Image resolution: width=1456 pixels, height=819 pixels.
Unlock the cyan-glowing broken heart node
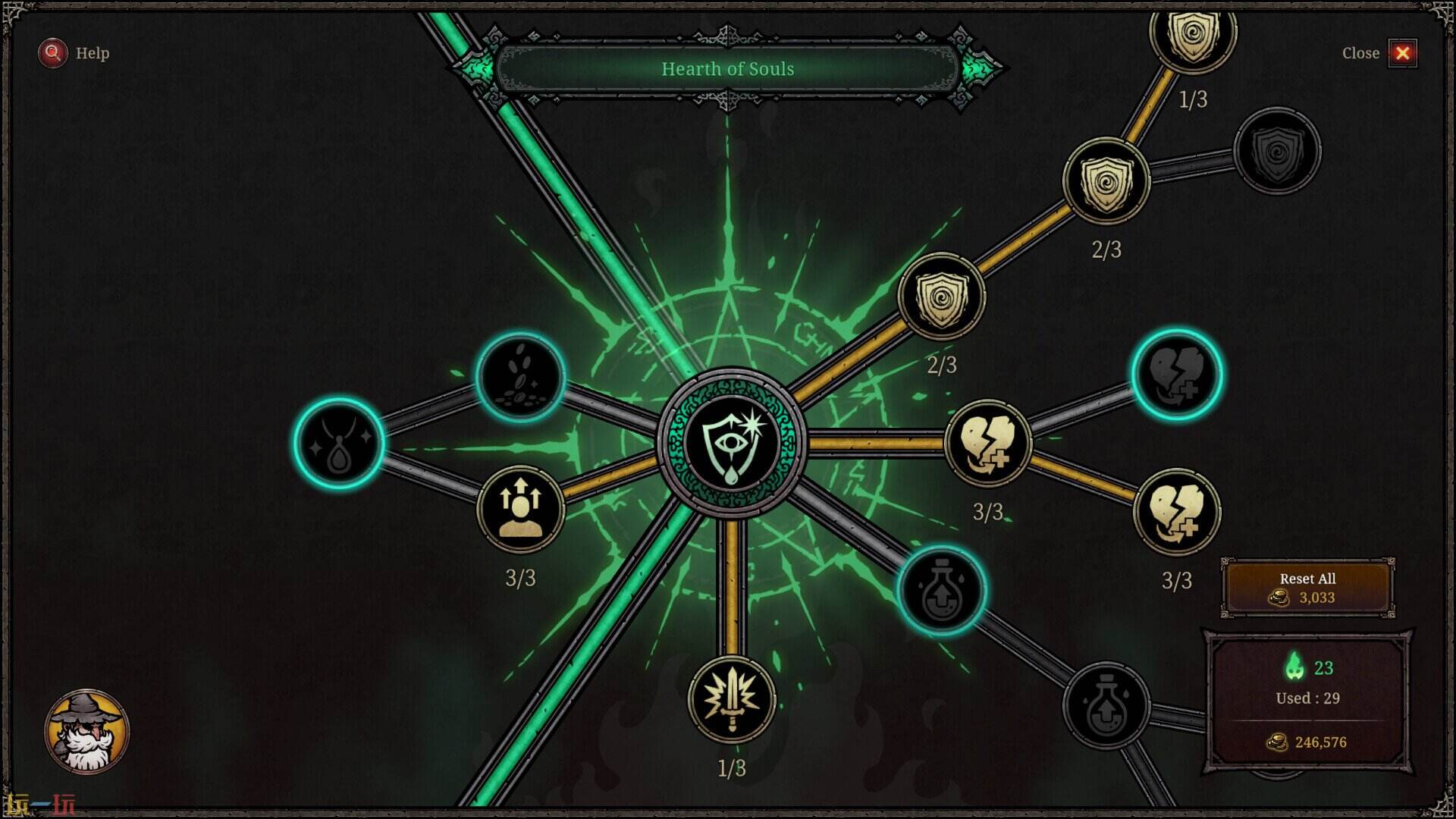(1176, 375)
